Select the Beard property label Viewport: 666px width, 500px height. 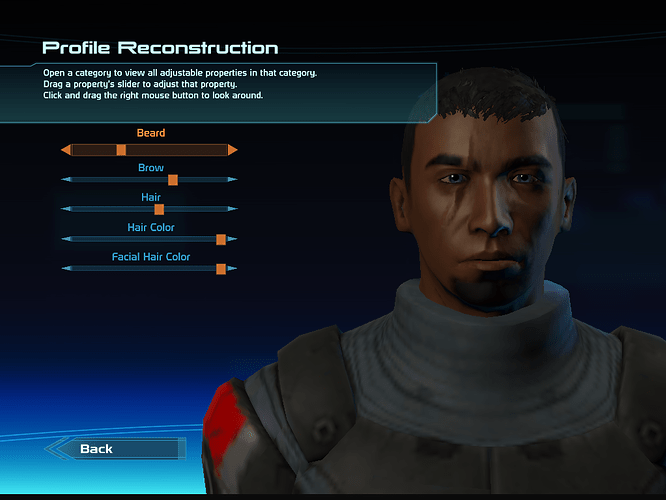151,133
